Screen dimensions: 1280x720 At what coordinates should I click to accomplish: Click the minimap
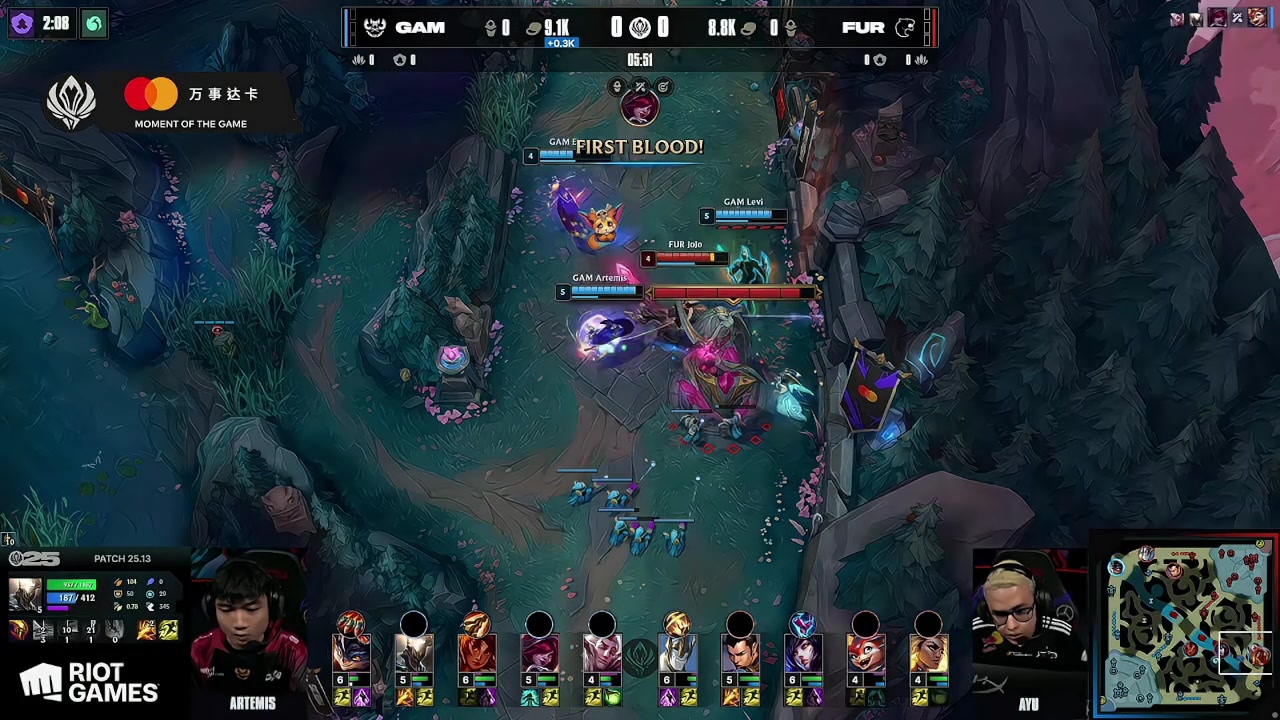coord(1187,624)
